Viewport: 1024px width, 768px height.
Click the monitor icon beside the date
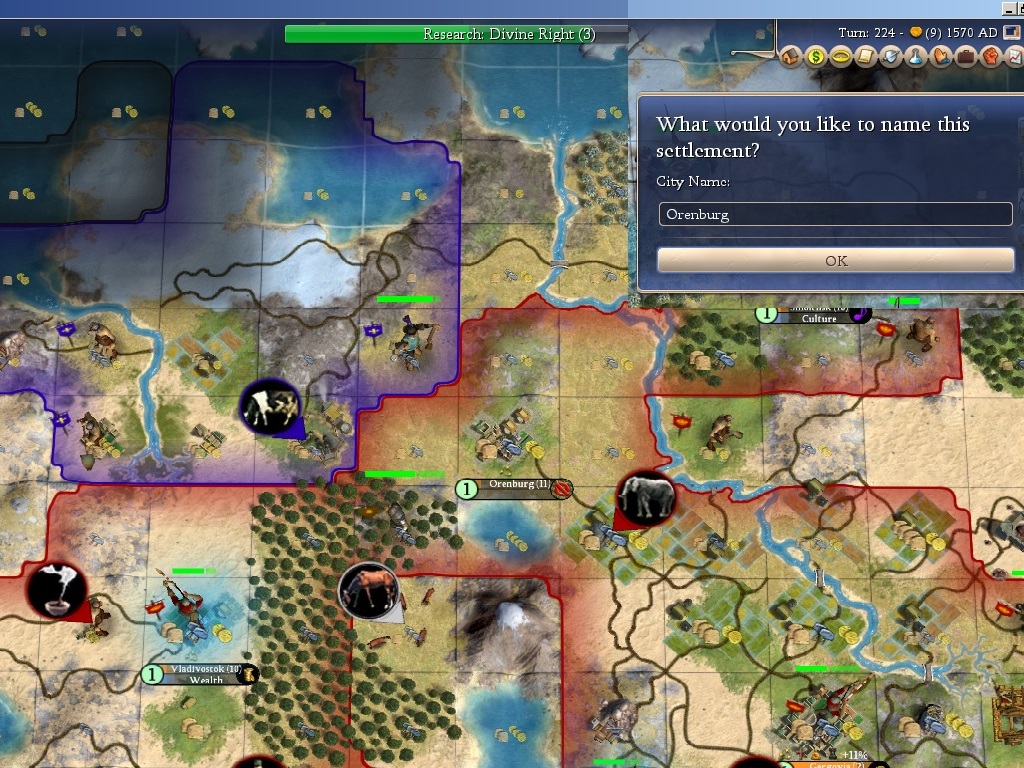pos(1013,32)
